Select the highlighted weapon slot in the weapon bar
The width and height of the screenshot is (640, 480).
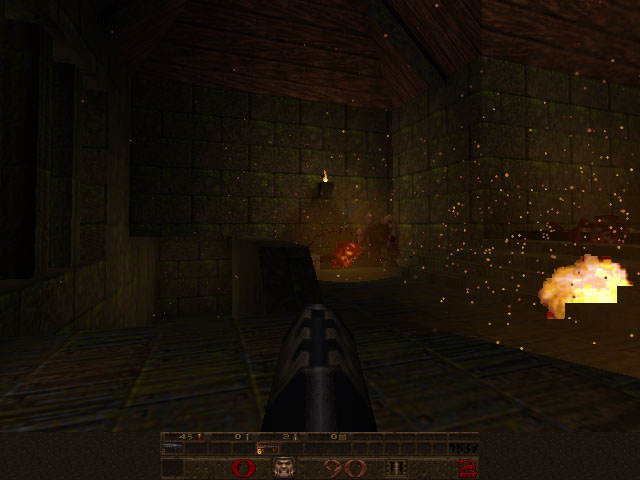coord(267,449)
